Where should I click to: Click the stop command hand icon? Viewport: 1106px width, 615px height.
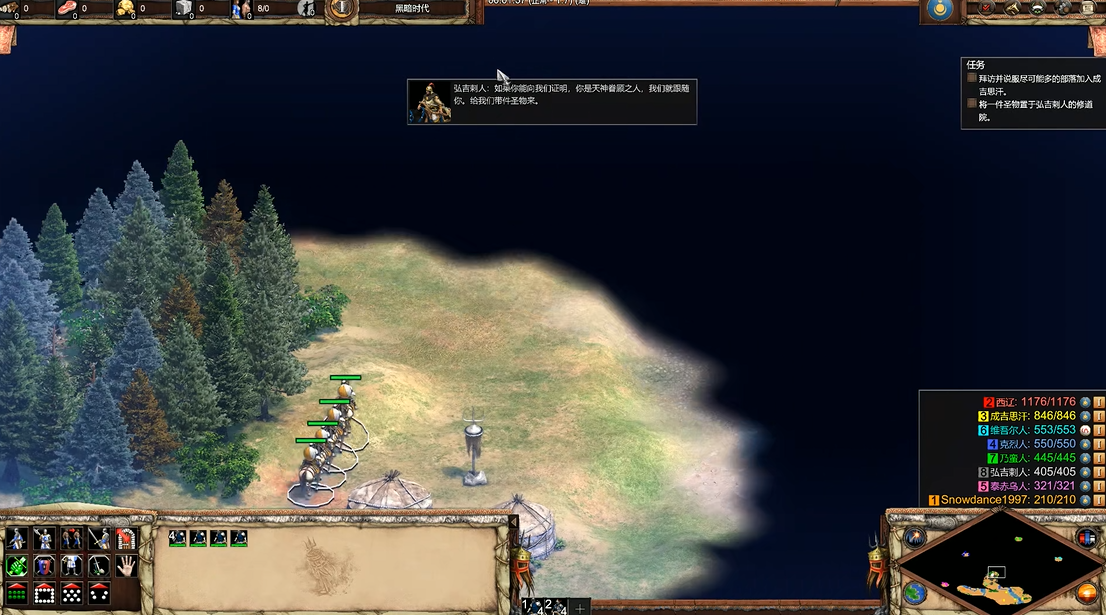[x=125, y=566]
